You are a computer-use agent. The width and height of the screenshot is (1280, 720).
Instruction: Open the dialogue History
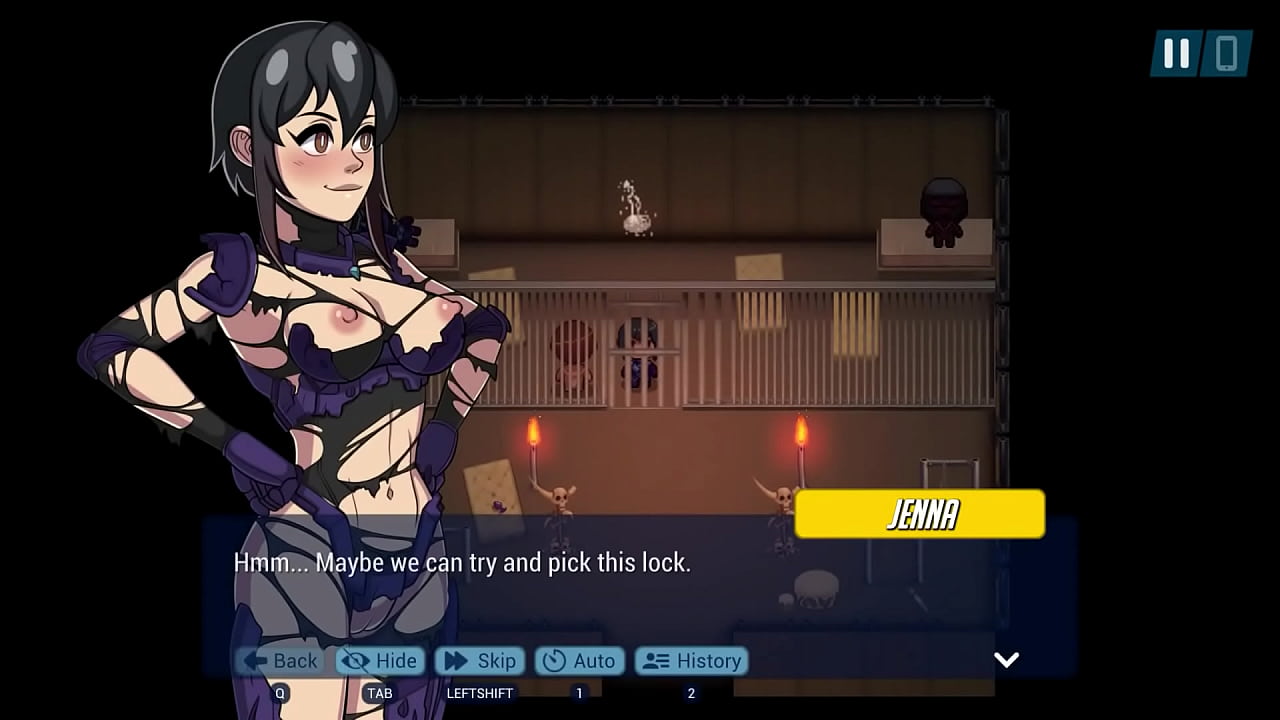click(691, 661)
